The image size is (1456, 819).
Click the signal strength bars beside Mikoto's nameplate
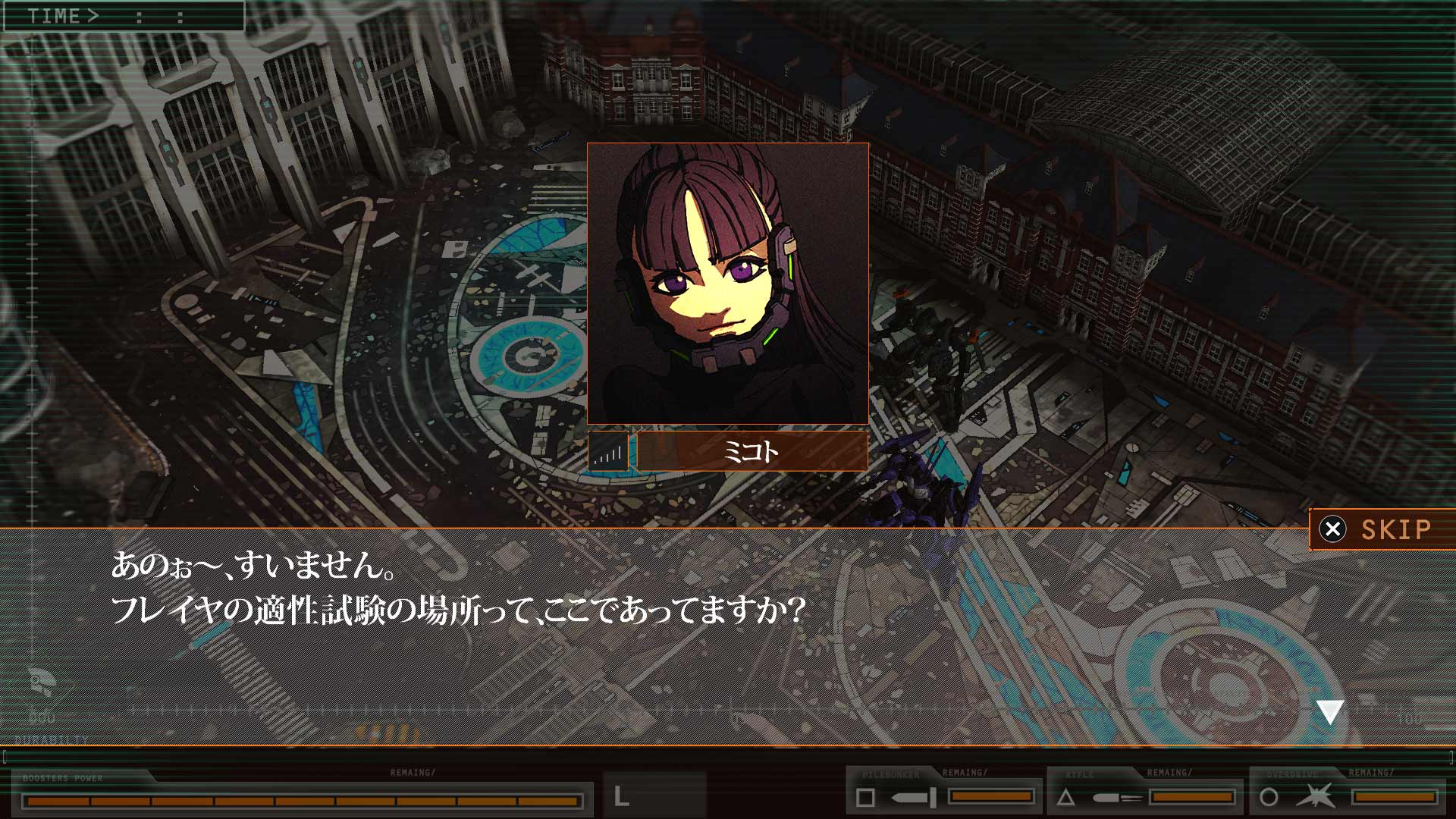(x=607, y=450)
